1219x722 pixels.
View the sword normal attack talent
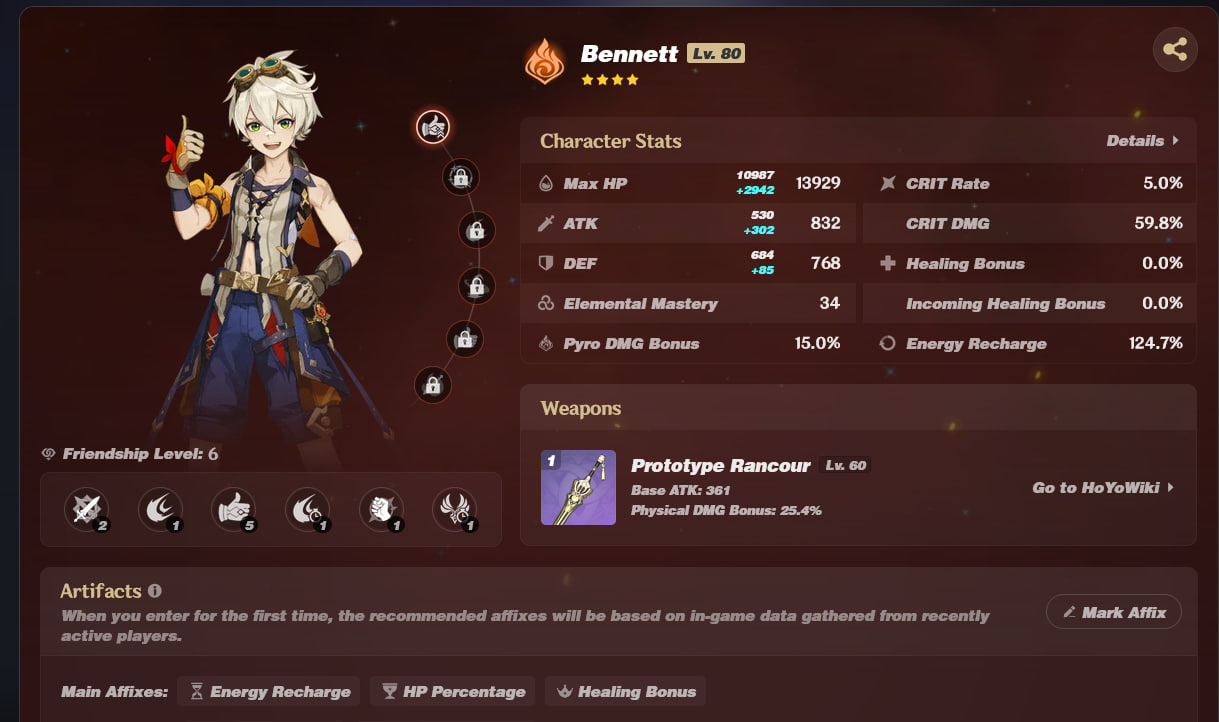tap(86, 509)
